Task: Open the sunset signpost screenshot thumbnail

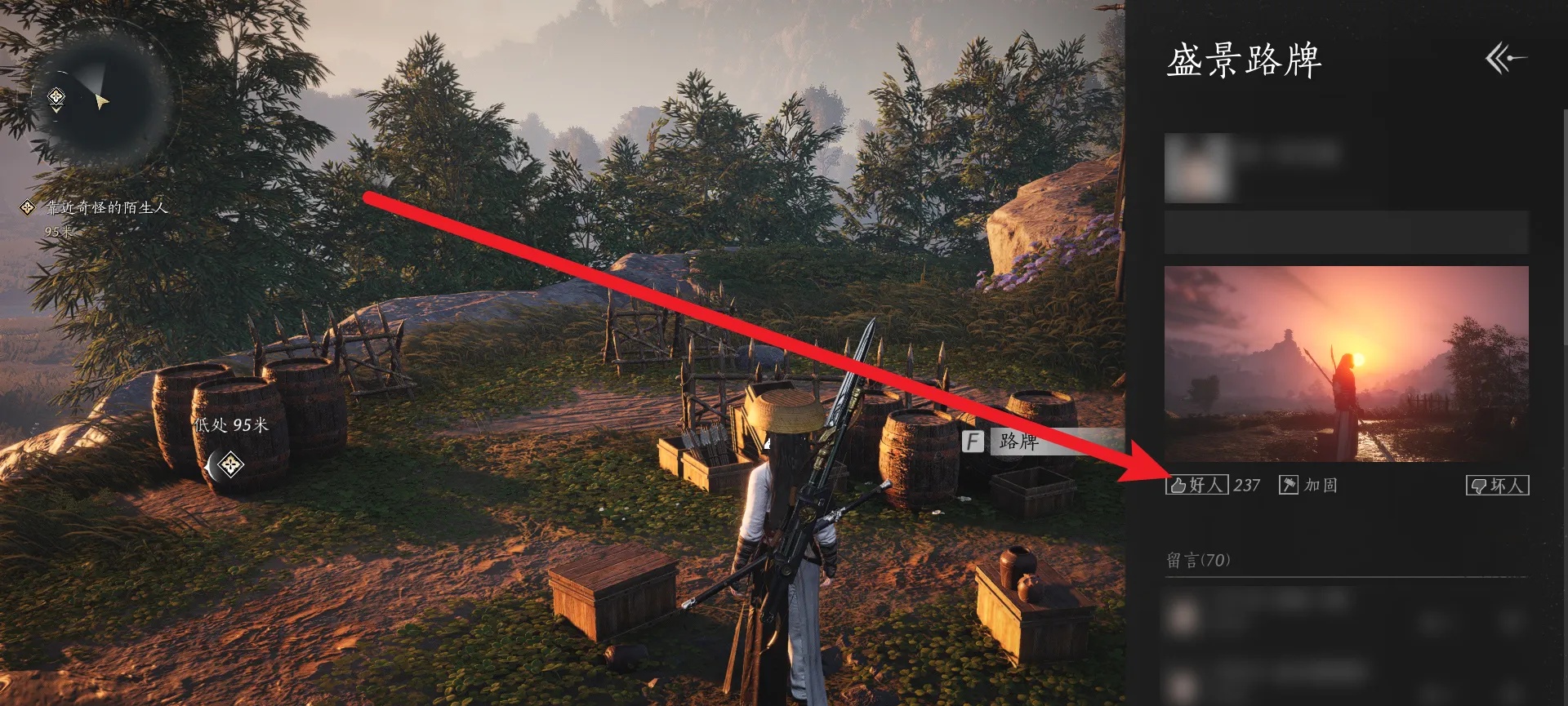Action: 1346,363
